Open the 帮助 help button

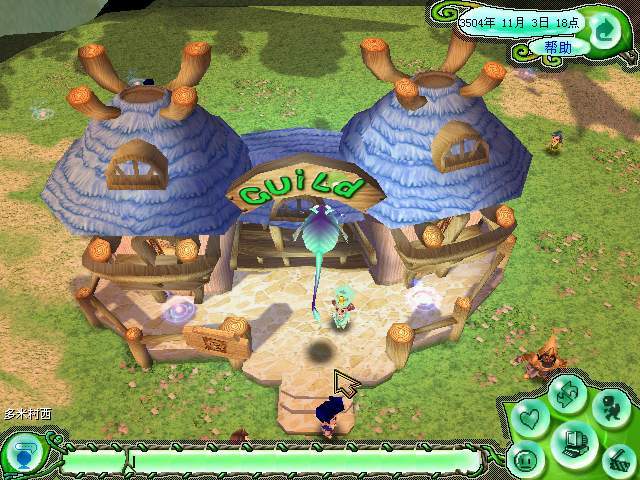558,46
